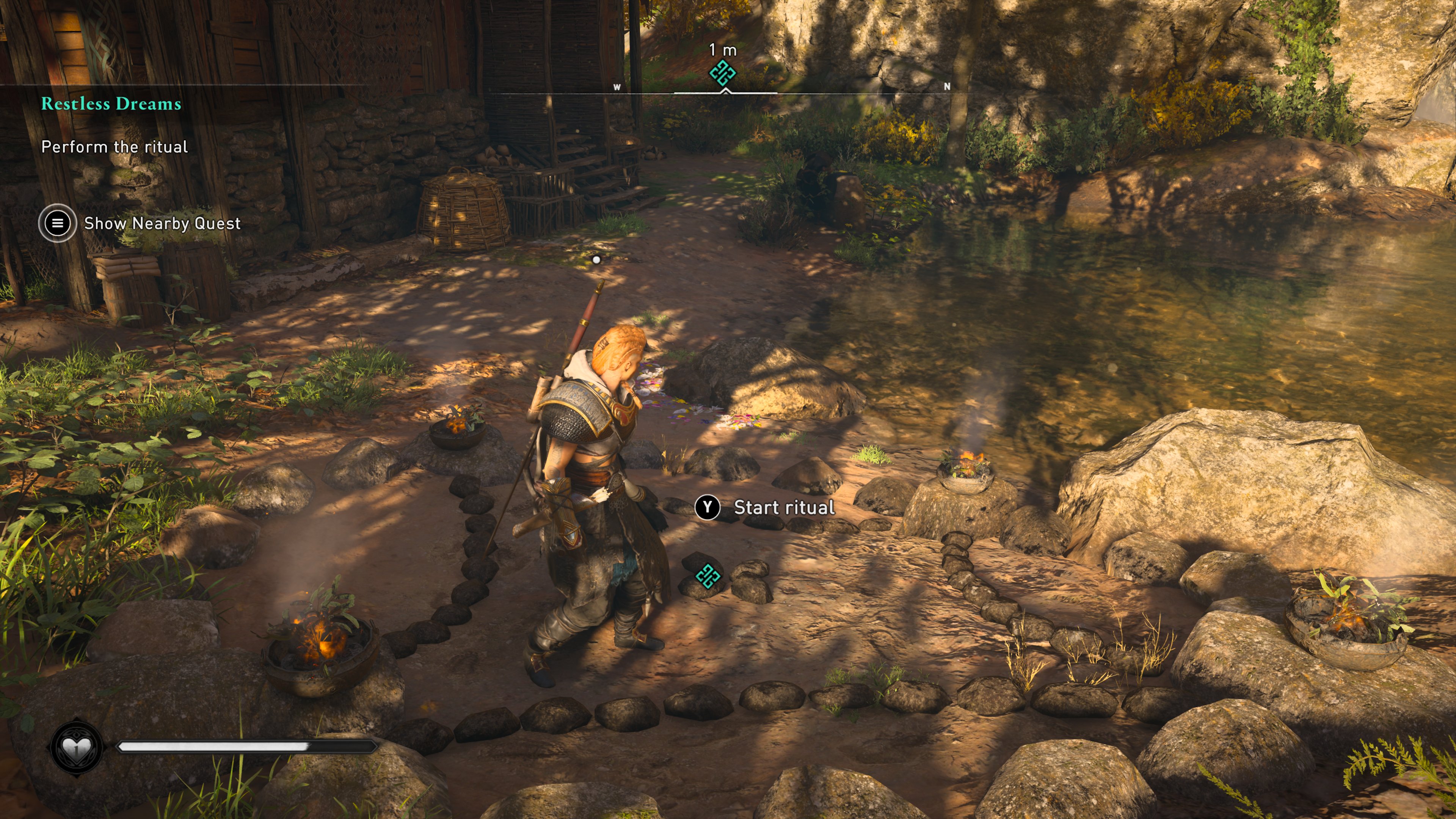The image size is (1456, 819).
Task: Click the teal quest objective marker on ground
Action: [708, 576]
